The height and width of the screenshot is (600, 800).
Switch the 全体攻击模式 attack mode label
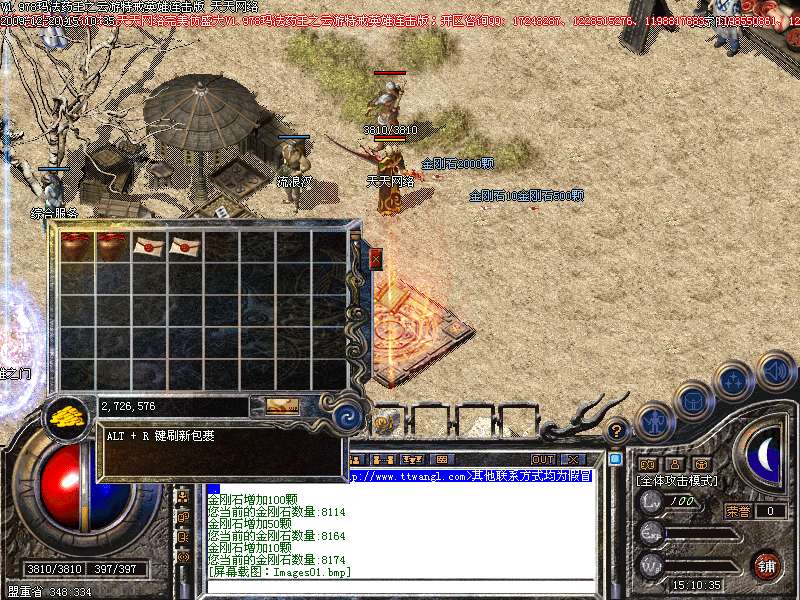point(677,481)
